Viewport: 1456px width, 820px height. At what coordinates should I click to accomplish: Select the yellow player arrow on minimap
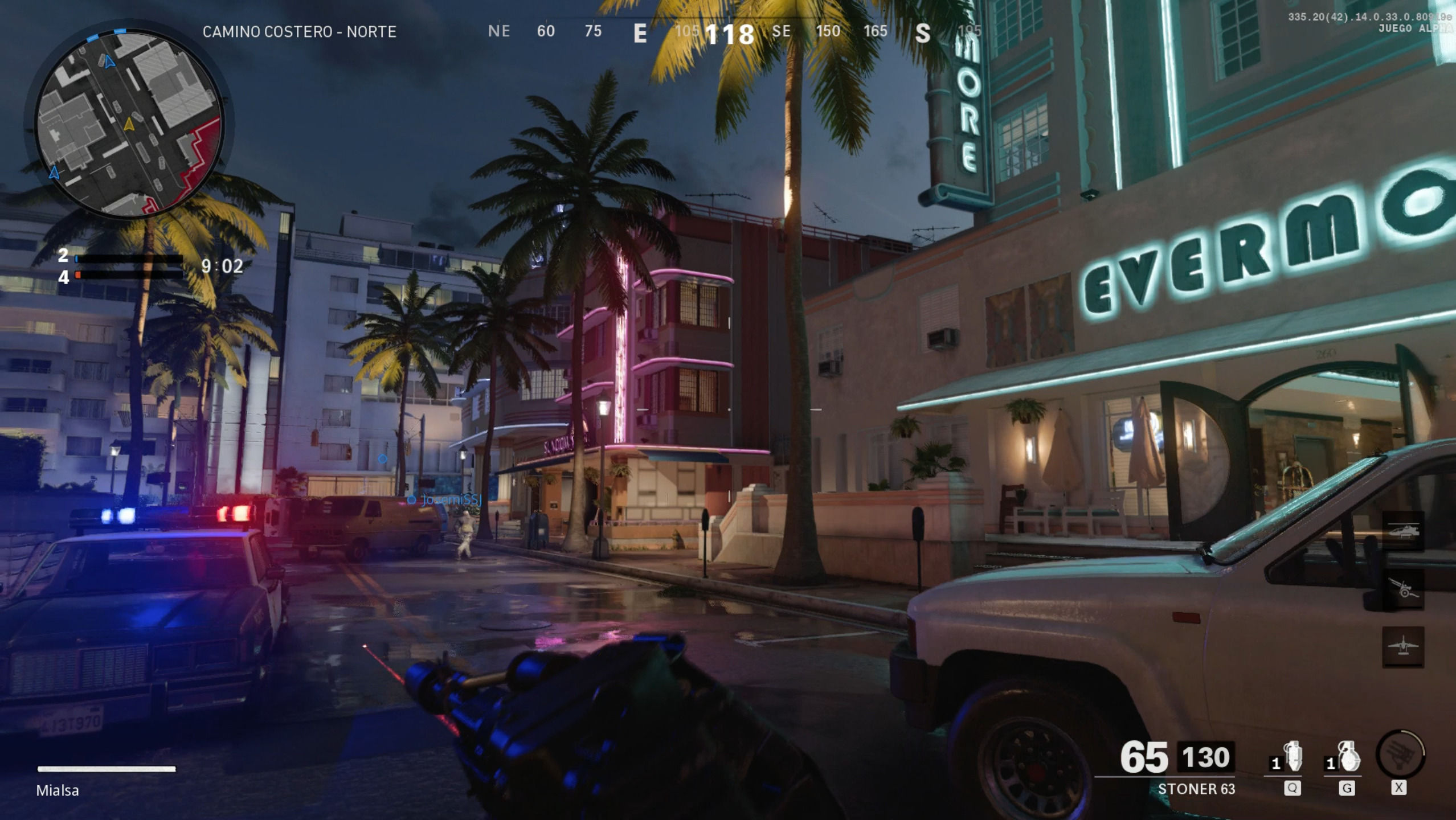click(129, 124)
